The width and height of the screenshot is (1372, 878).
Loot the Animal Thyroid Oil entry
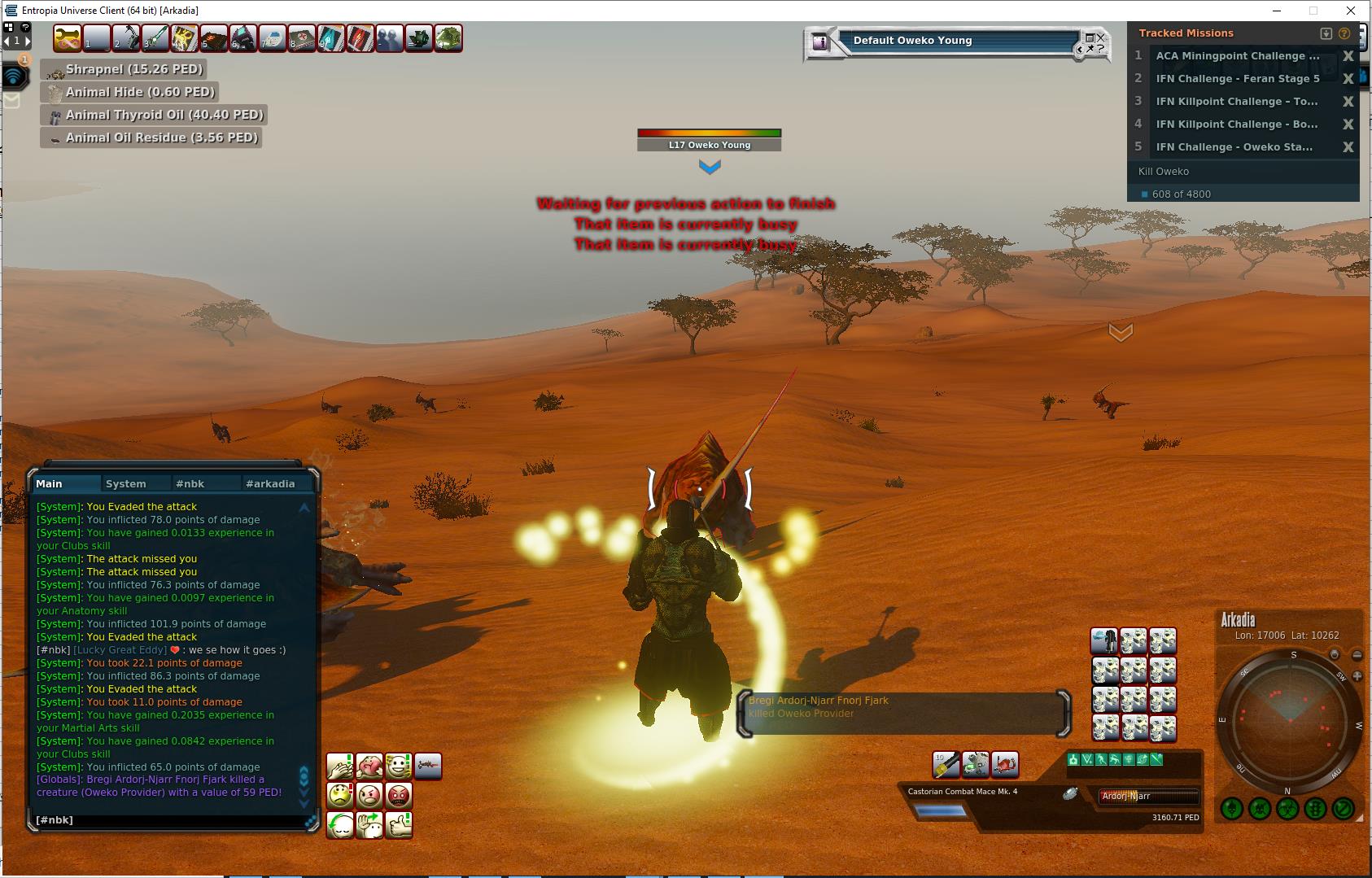tap(155, 115)
